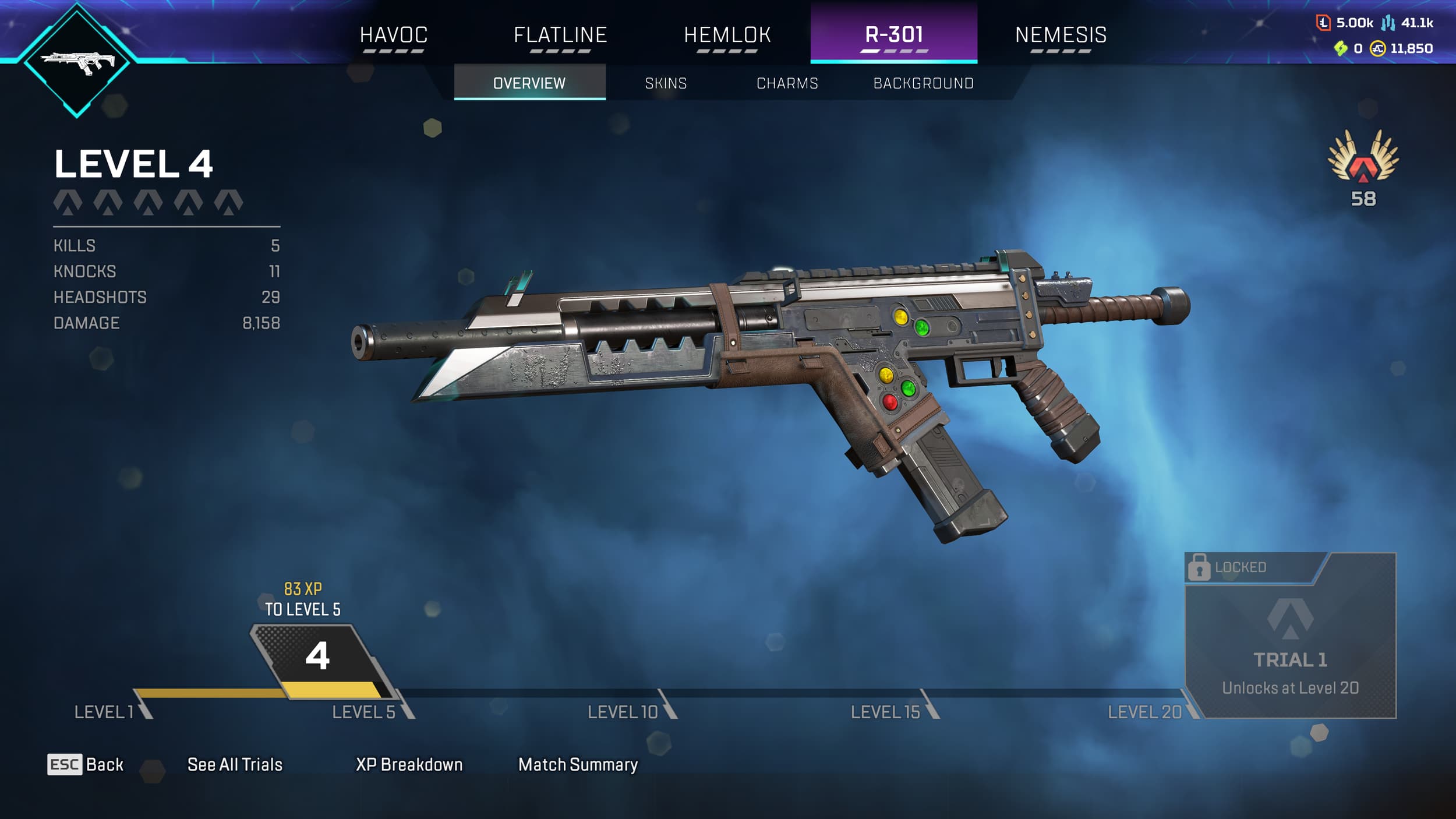Open See All Trials

pyautogui.click(x=233, y=763)
